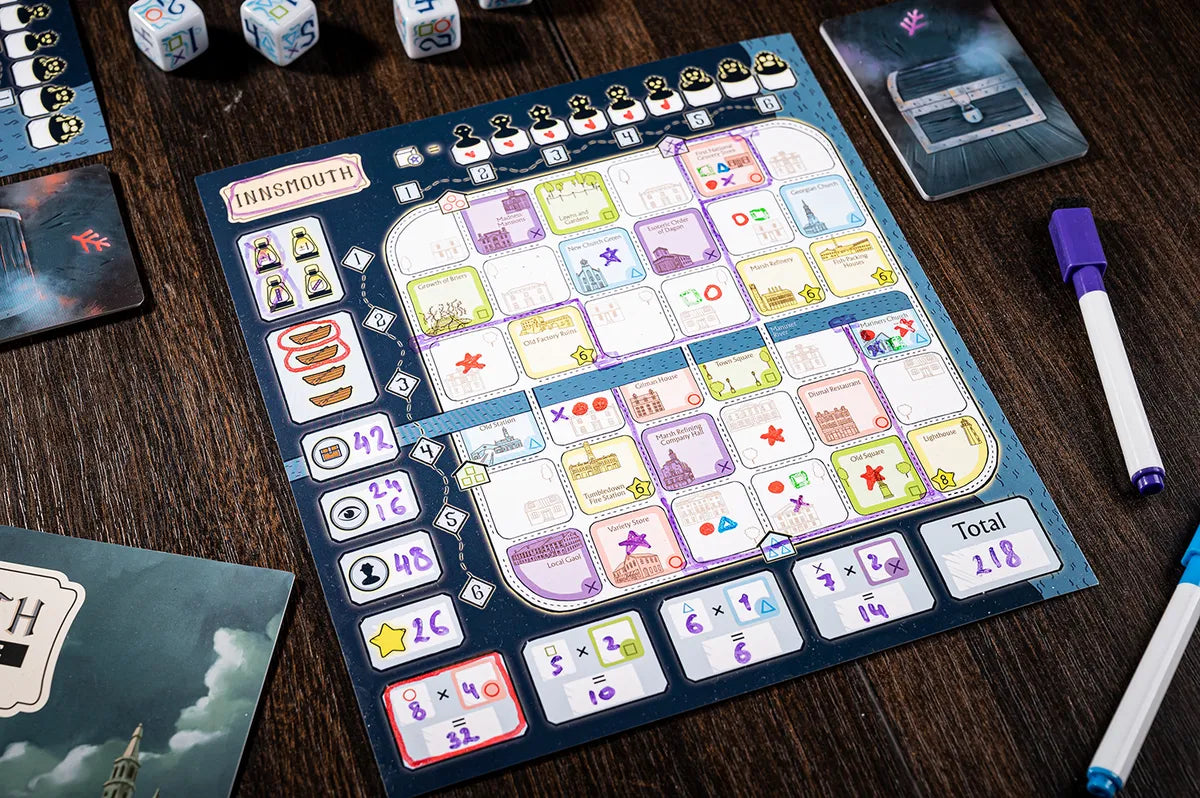Image resolution: width=1200 pixels, height=798 pixels.
Task: Select the Variety Store tile
Action: pyautogui.click(x=637, y=546)
